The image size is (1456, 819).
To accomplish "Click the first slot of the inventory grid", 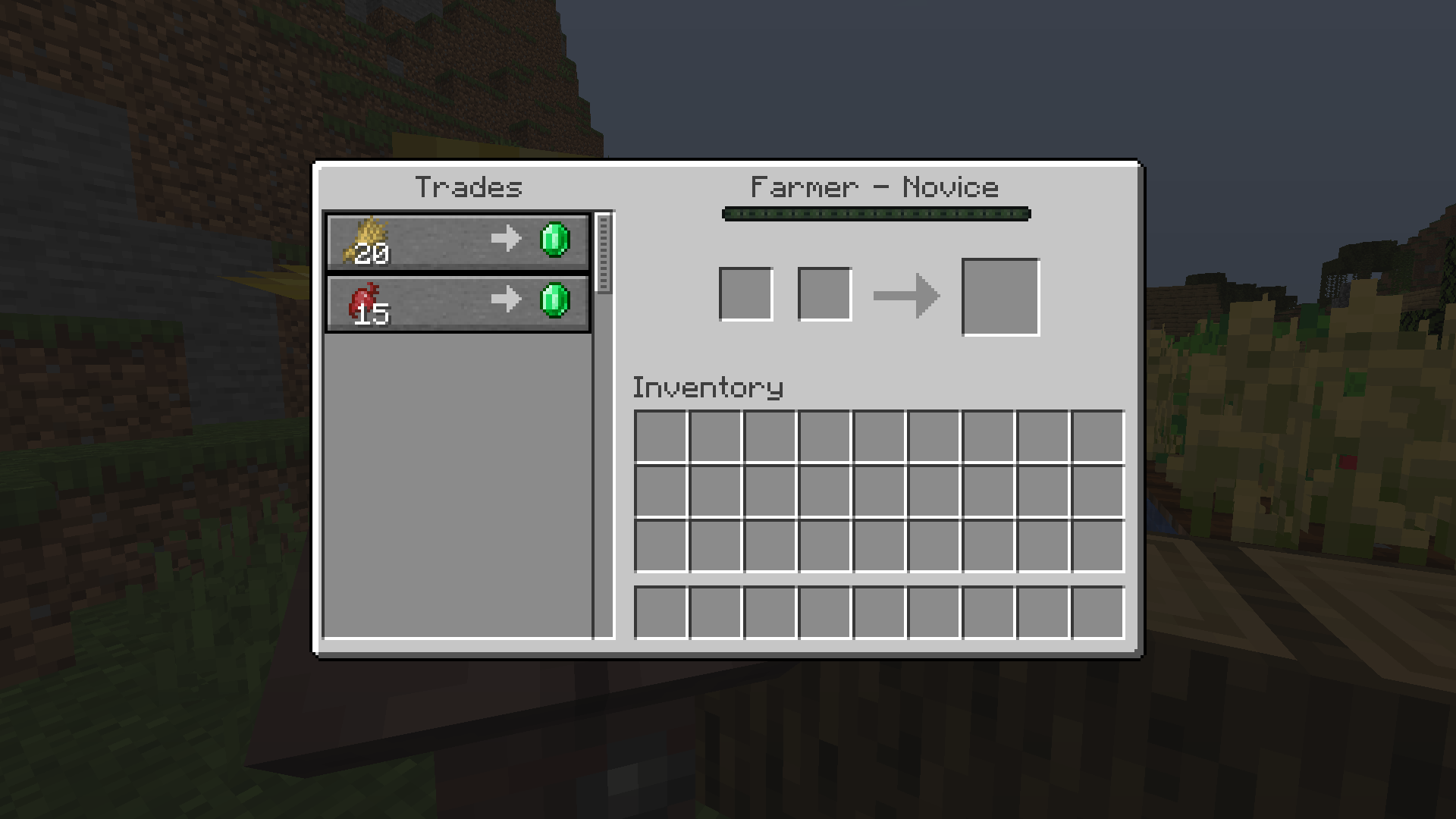I will point(661,434).
